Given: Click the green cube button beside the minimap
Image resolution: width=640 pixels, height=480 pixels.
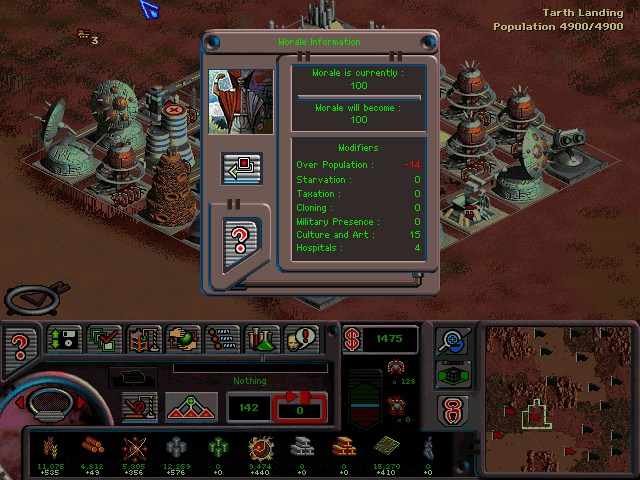Looking at the screenshot, I should pos(452,375).
